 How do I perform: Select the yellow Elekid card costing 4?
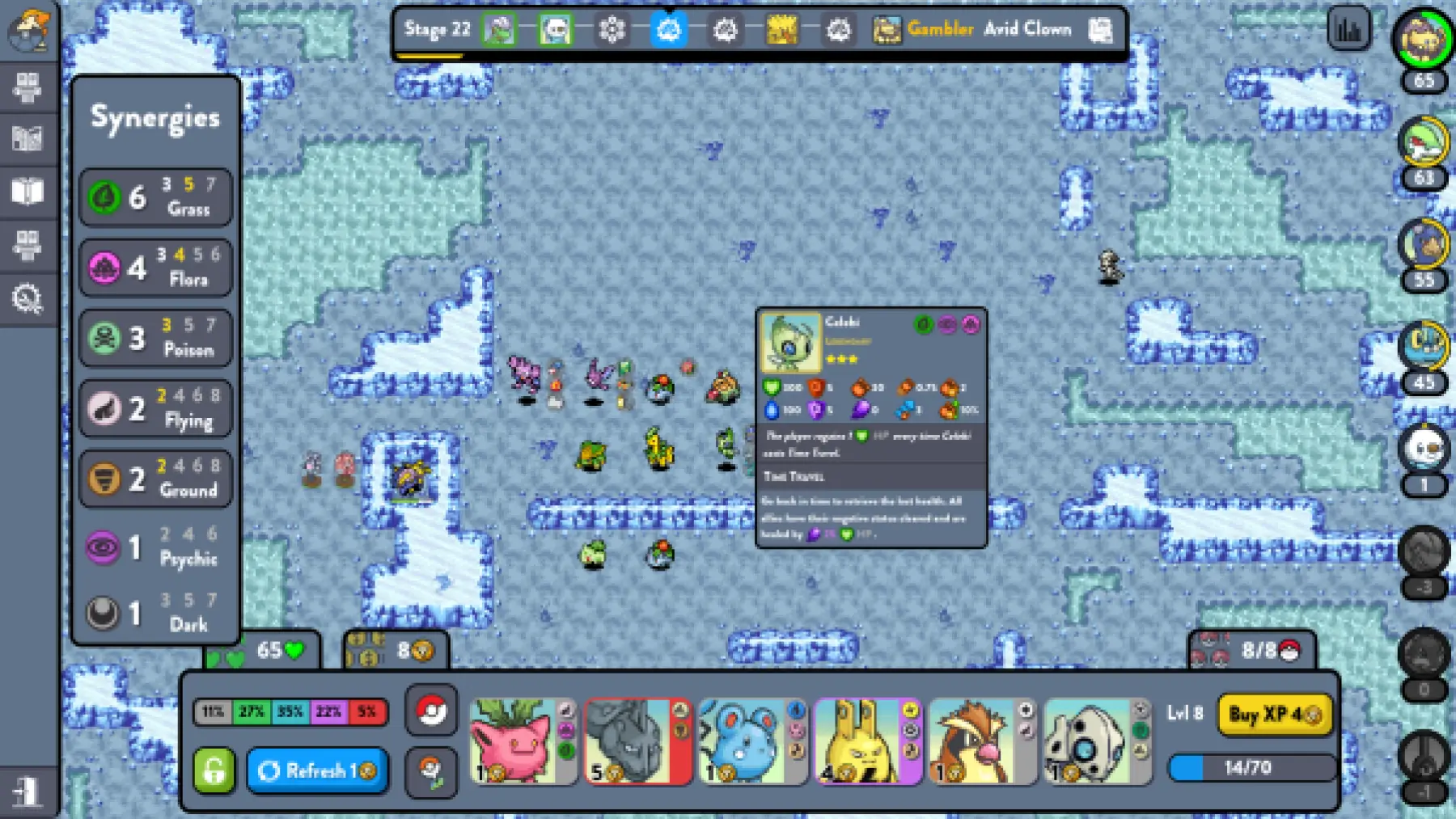click(867, 741)
